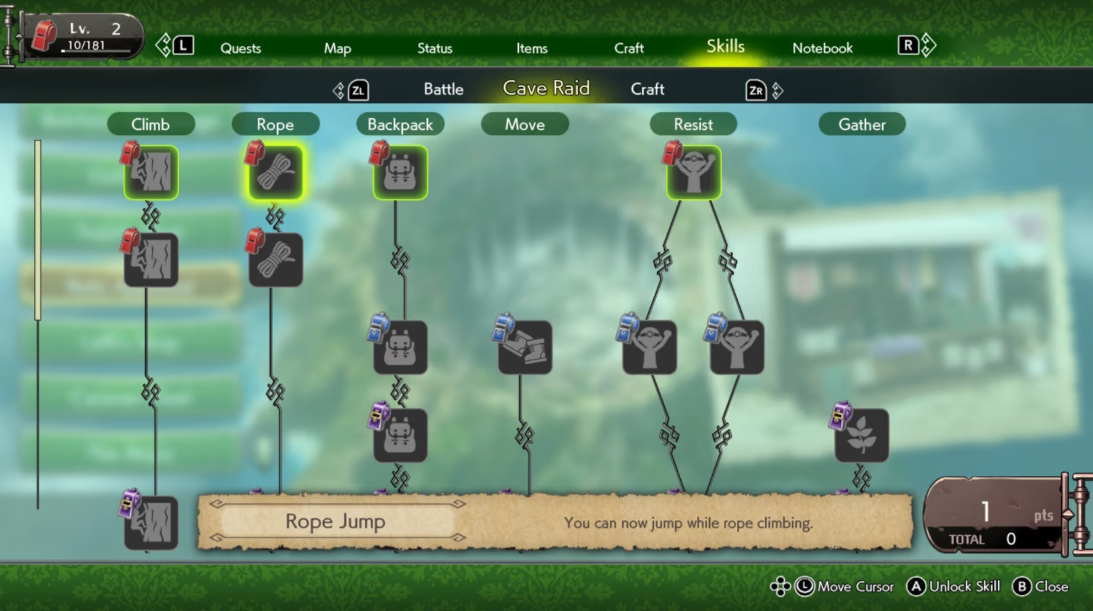Select the top Backpack skill icon
1093x611 pixels.
400,173
